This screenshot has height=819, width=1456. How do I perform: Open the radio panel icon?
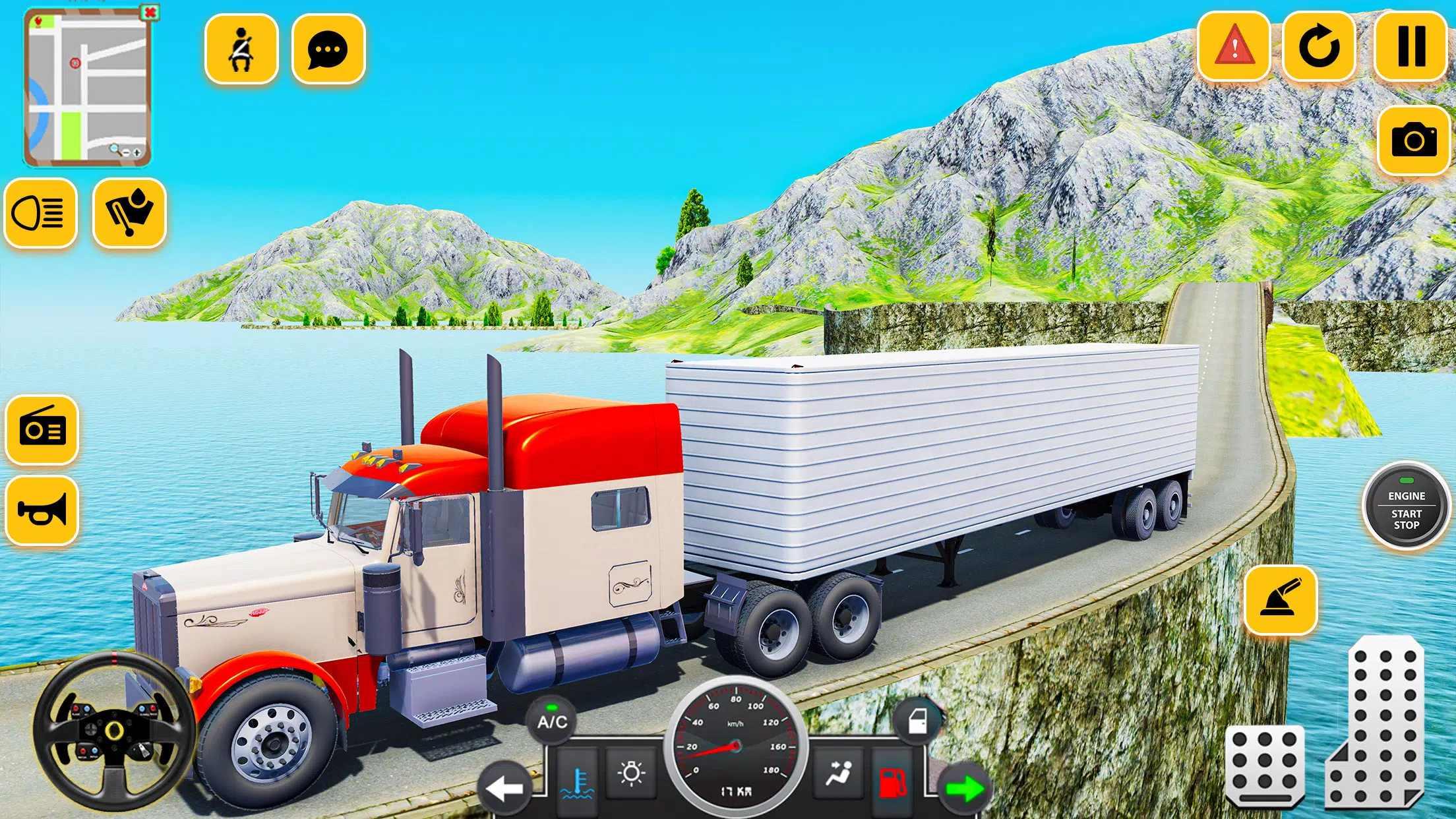pyautogui.click(x=43, y=429)
